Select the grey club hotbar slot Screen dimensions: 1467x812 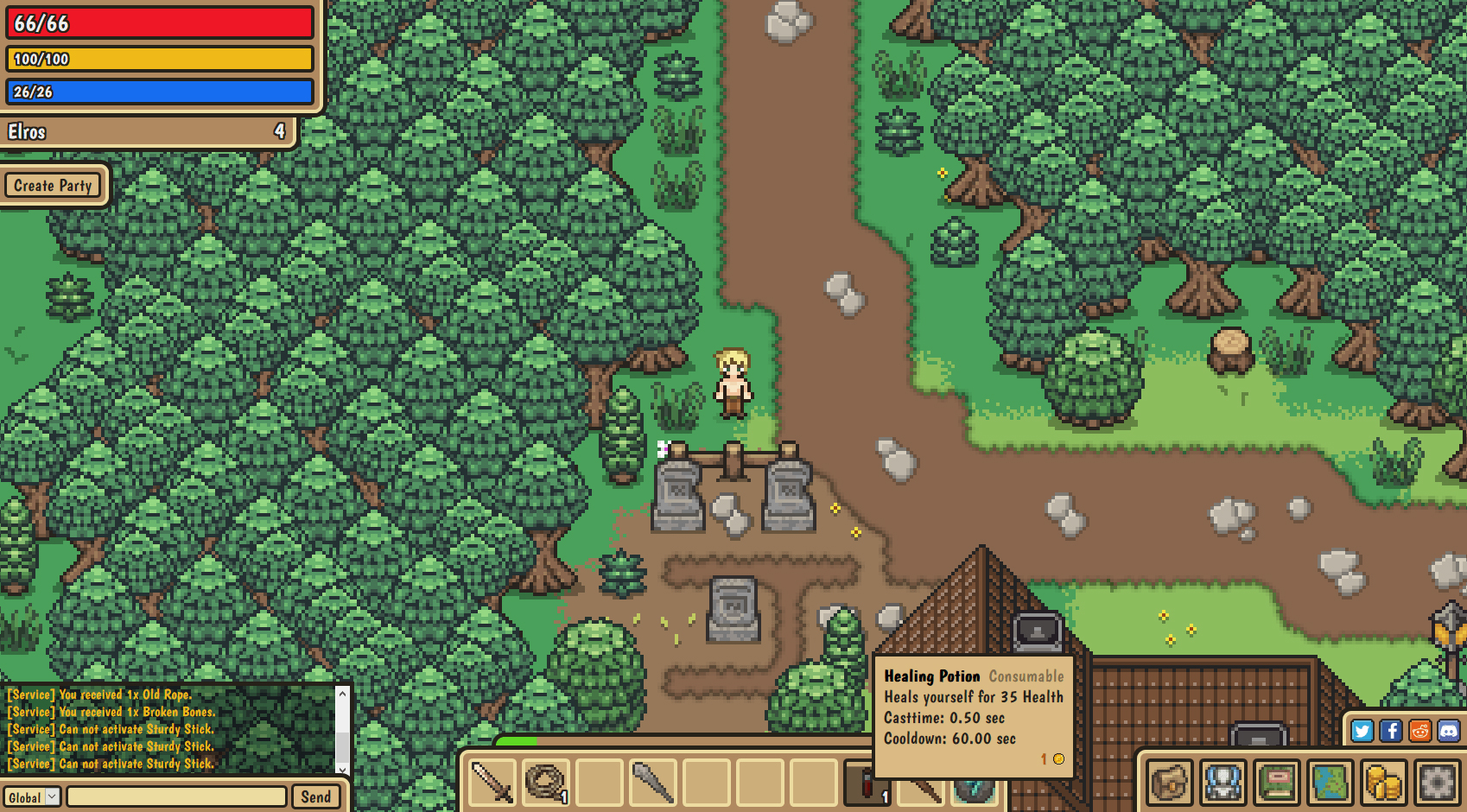pyautogui.click(x=653, y=783)
